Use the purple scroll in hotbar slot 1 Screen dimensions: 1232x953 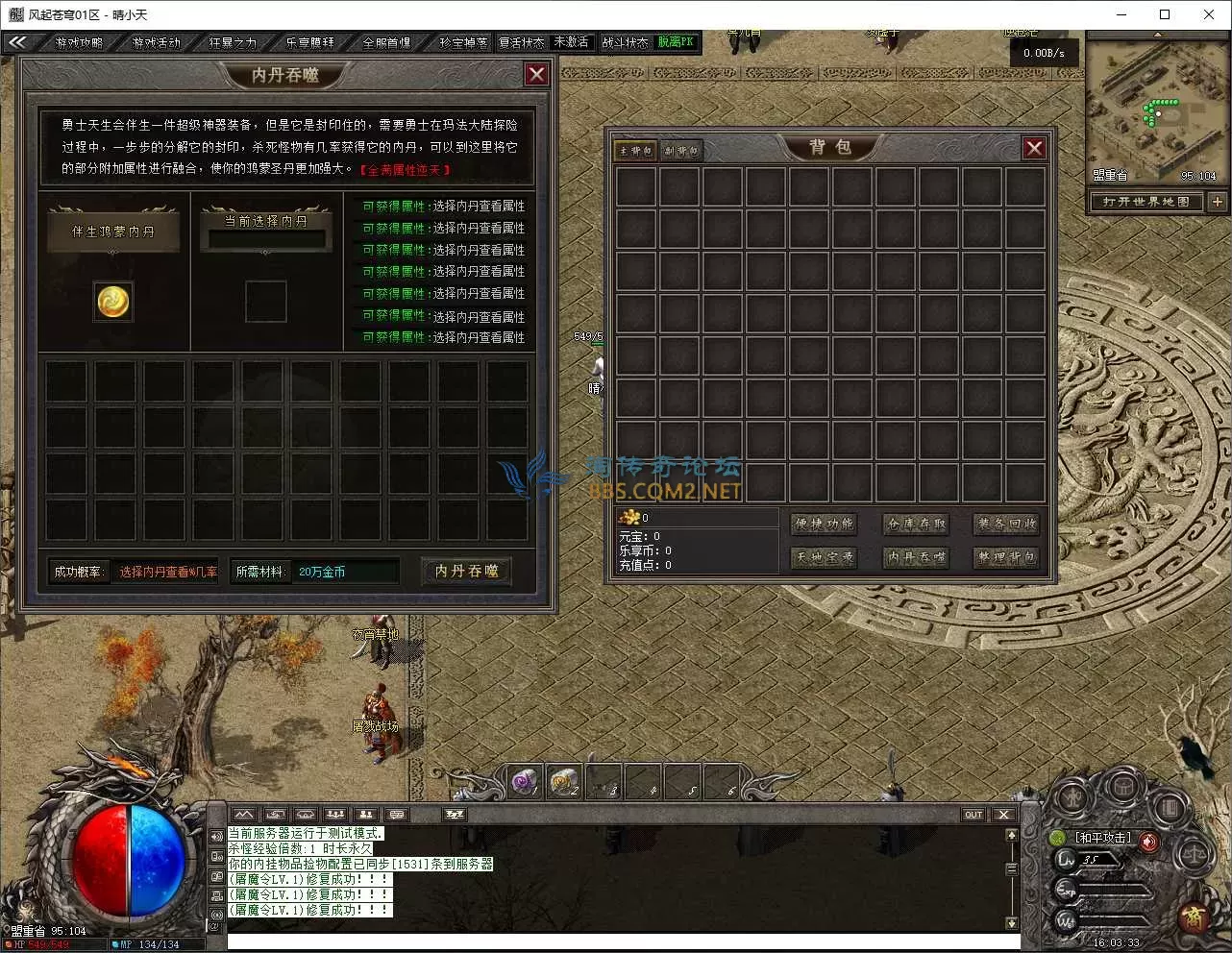(525, 782)
